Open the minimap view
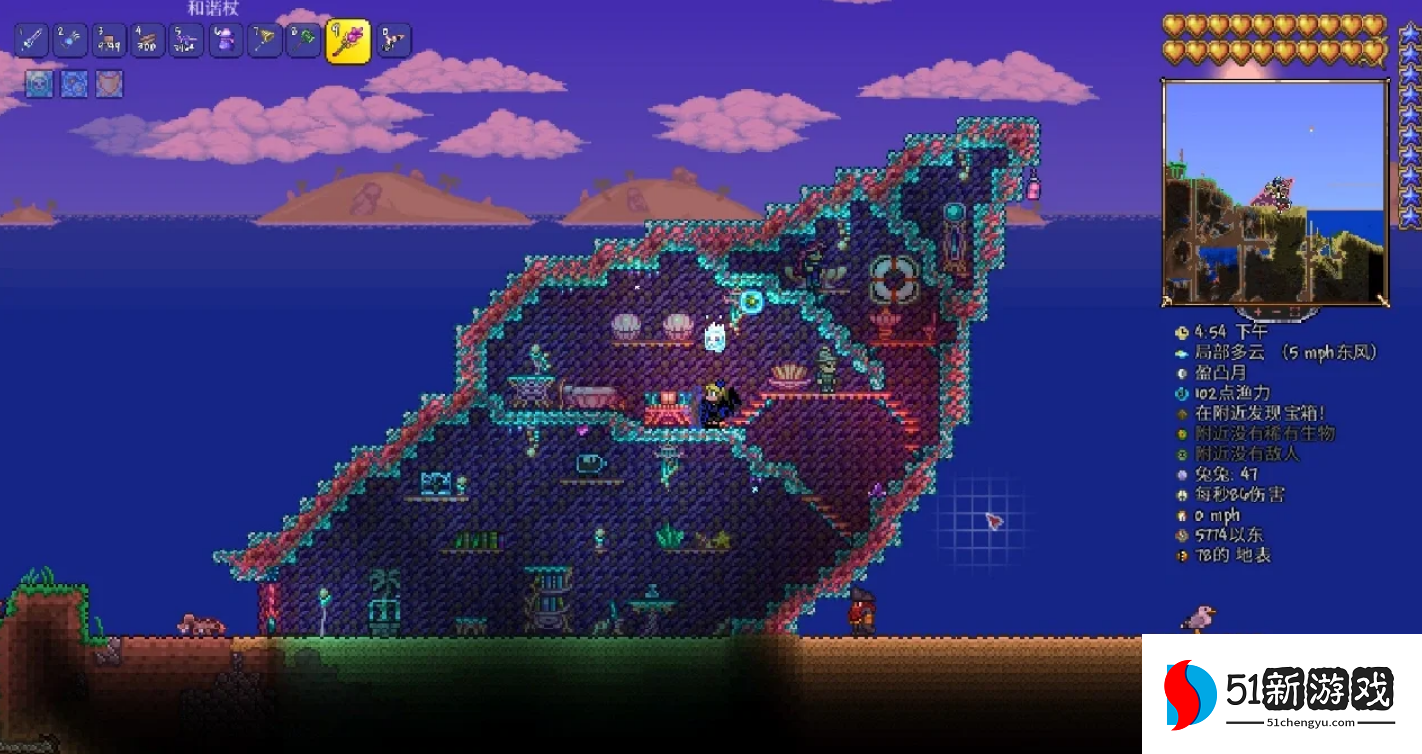The image size is (1422, 754). point(1275,192)
